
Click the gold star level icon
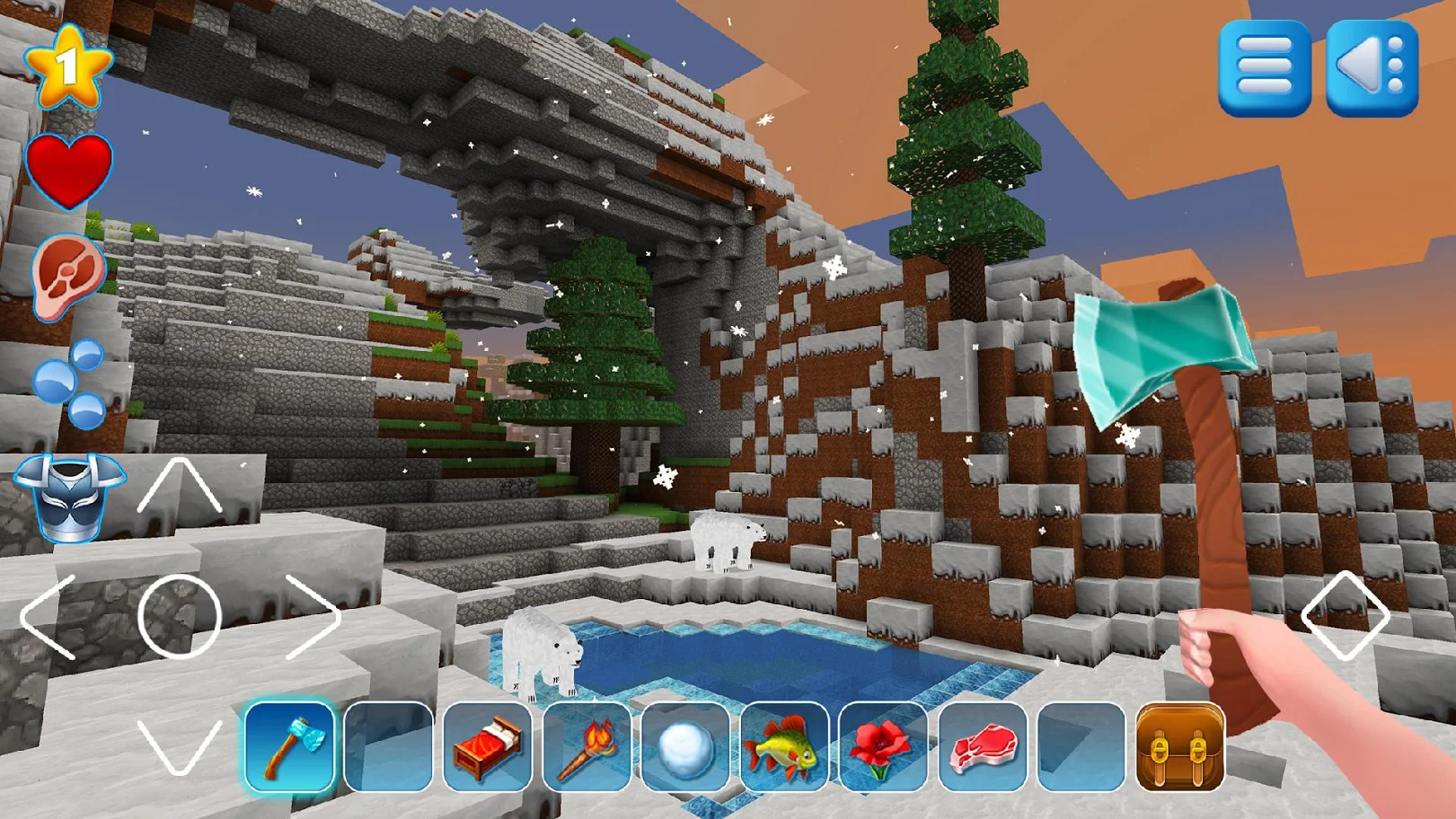[x=67, y=66]
